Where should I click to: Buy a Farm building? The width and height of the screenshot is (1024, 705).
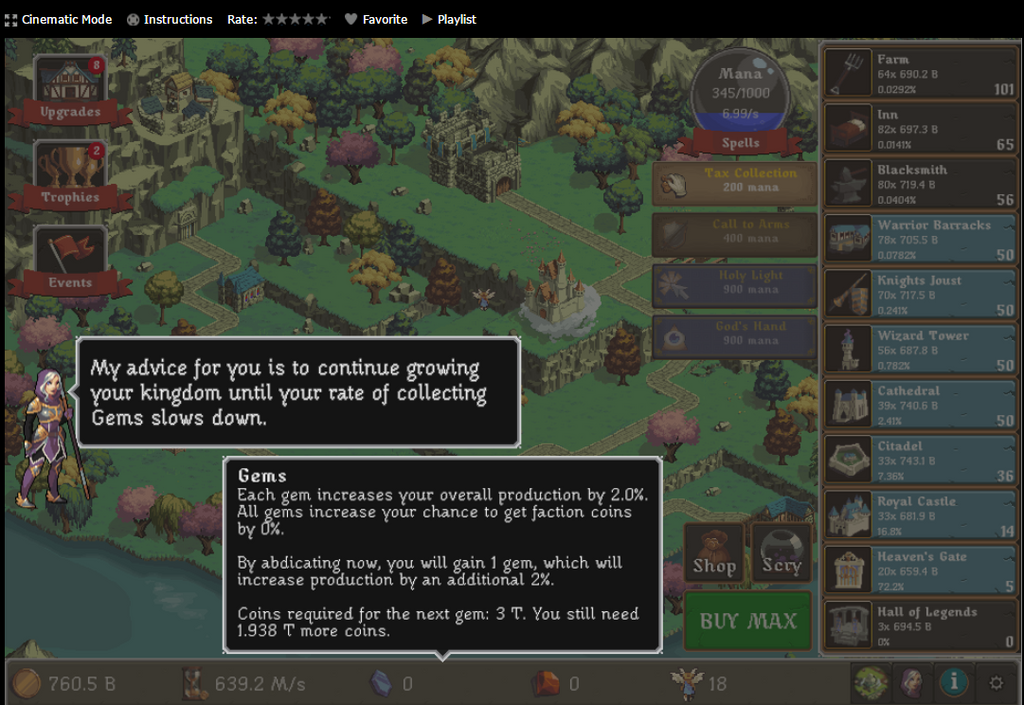[920, 74]
